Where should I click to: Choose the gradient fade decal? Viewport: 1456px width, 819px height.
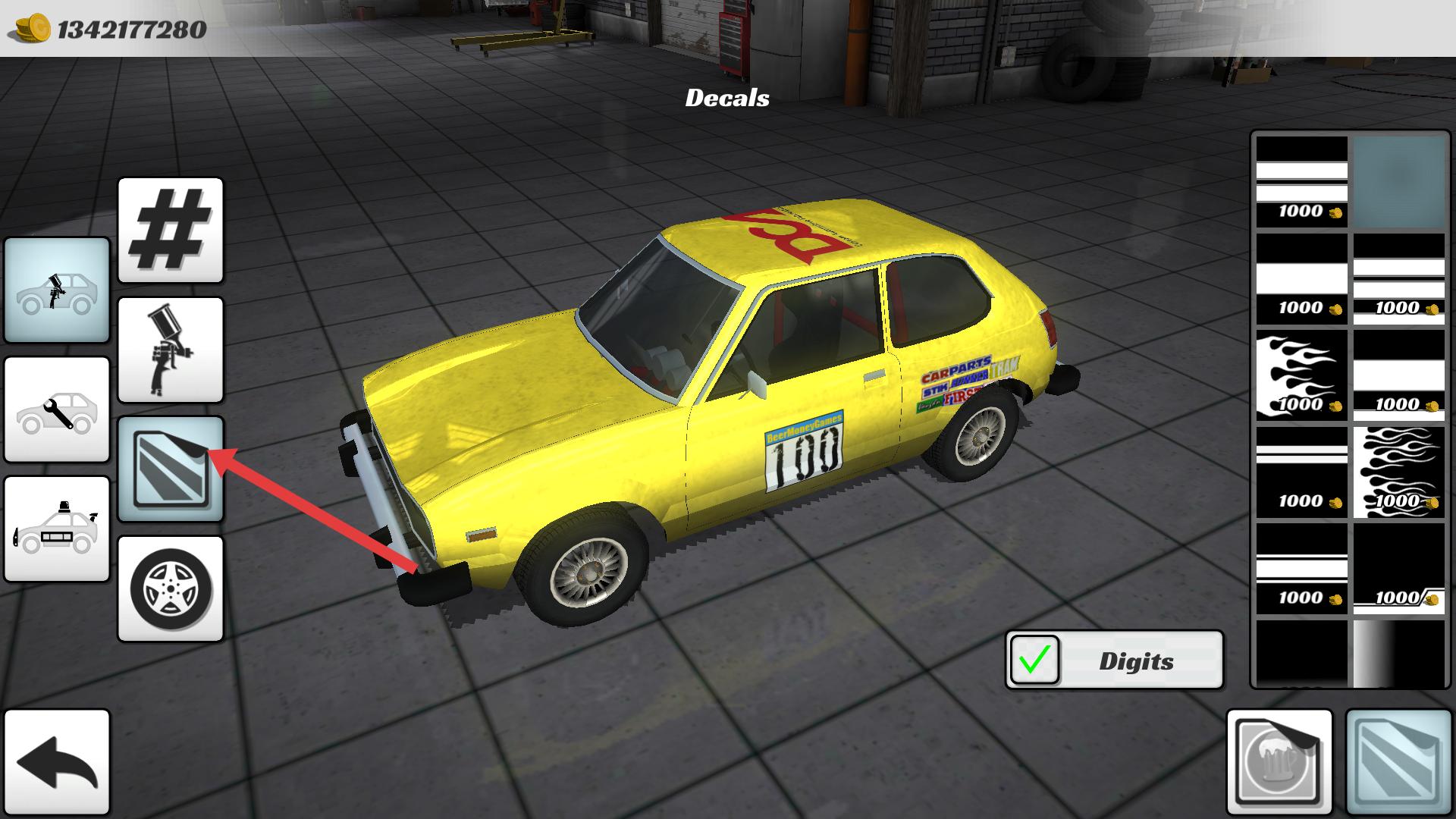[1398, 652]
